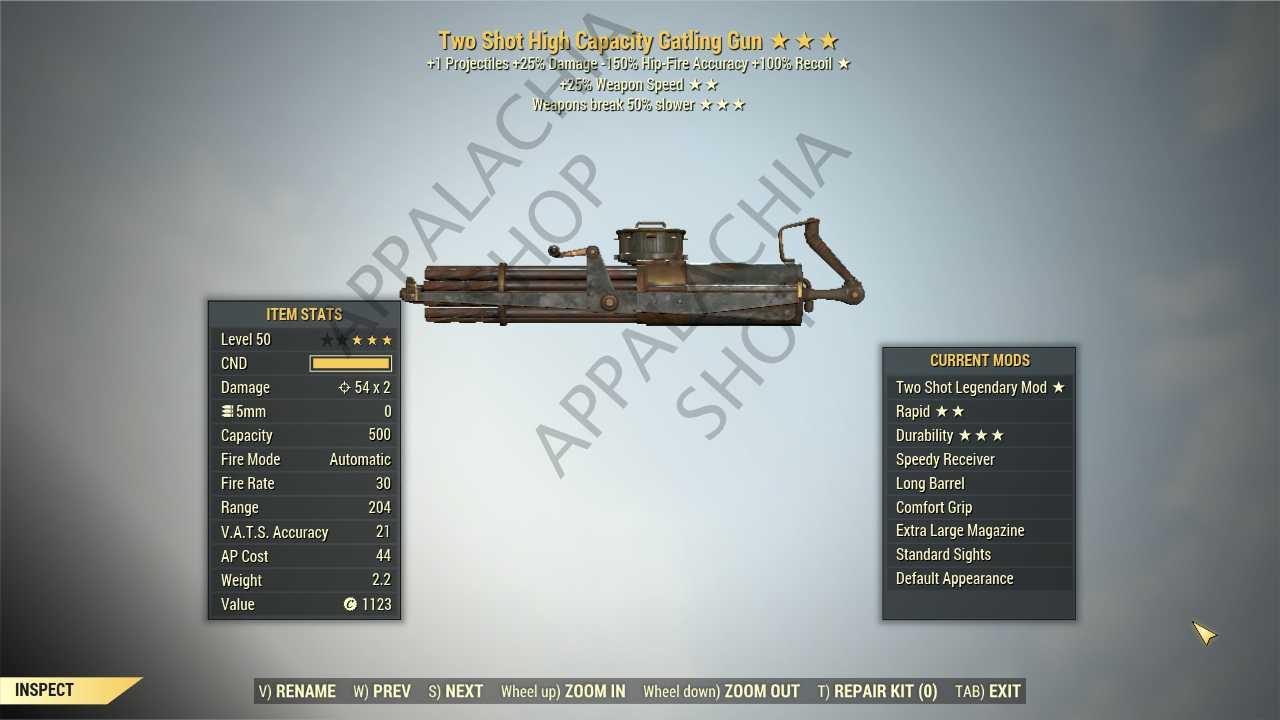This screenshot has width=1280, height=720.
Task: Use the REPAIR KIT option
Action: tap(877, 691)
